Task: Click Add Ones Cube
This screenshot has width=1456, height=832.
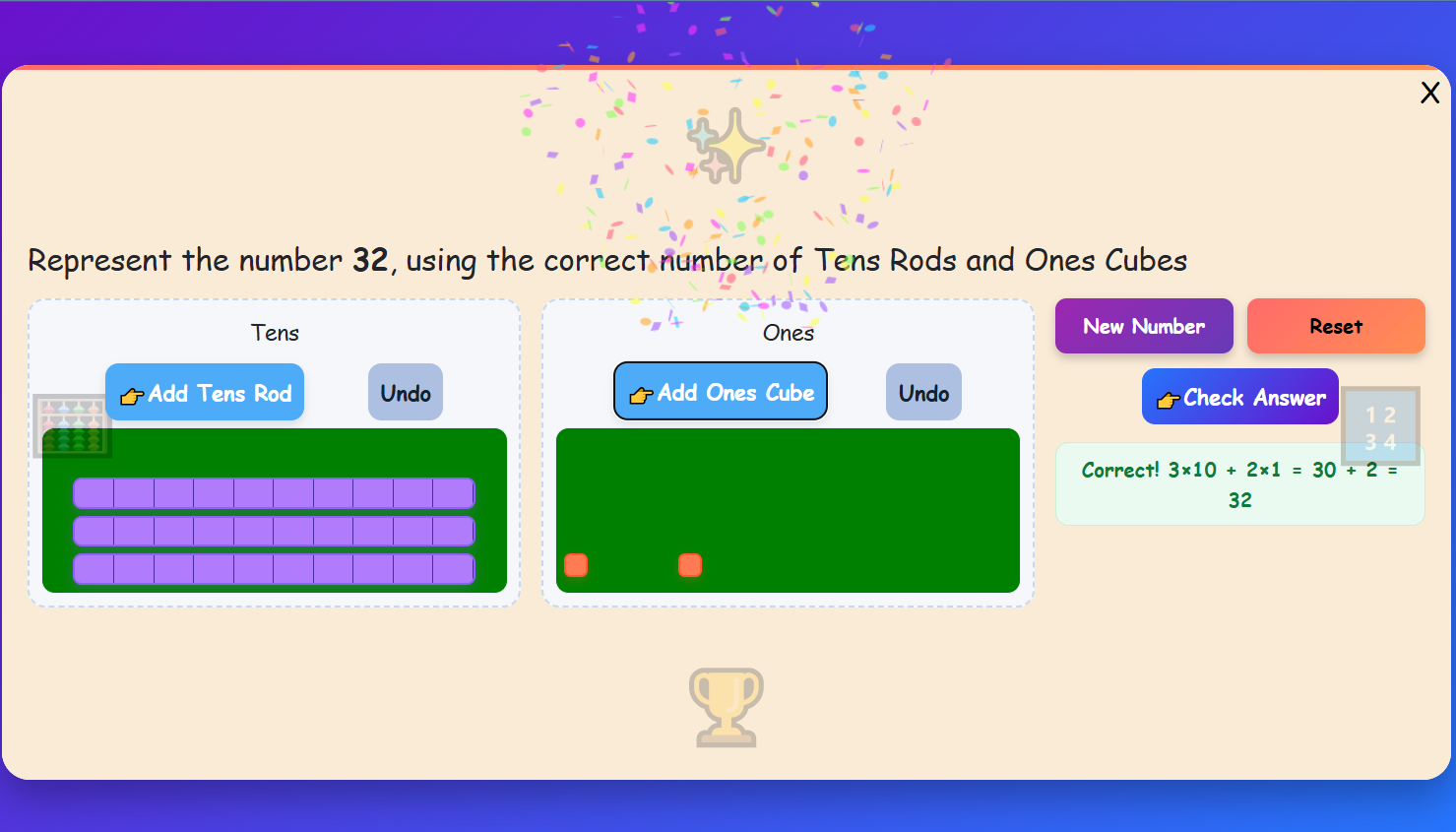Action: click(x=720, y=391)
